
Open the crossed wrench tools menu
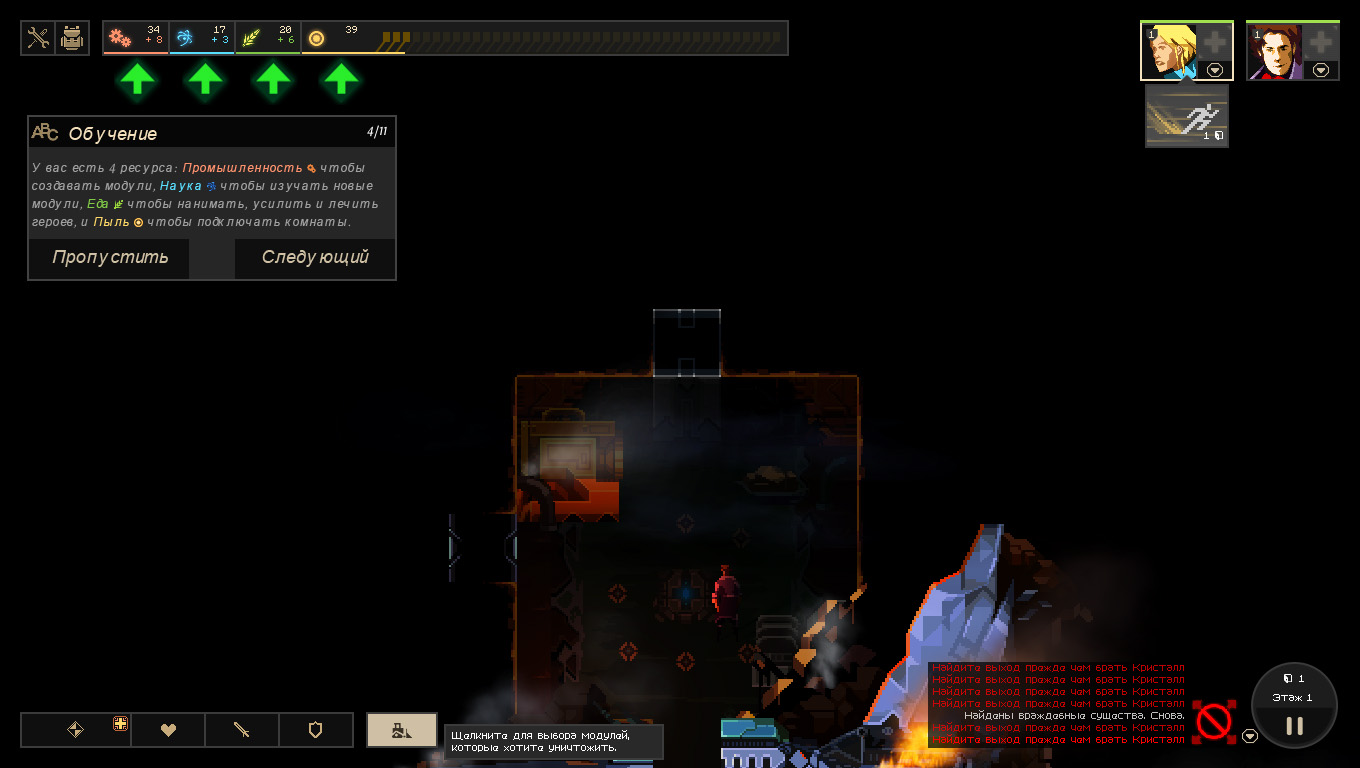[x=38, y=38]
